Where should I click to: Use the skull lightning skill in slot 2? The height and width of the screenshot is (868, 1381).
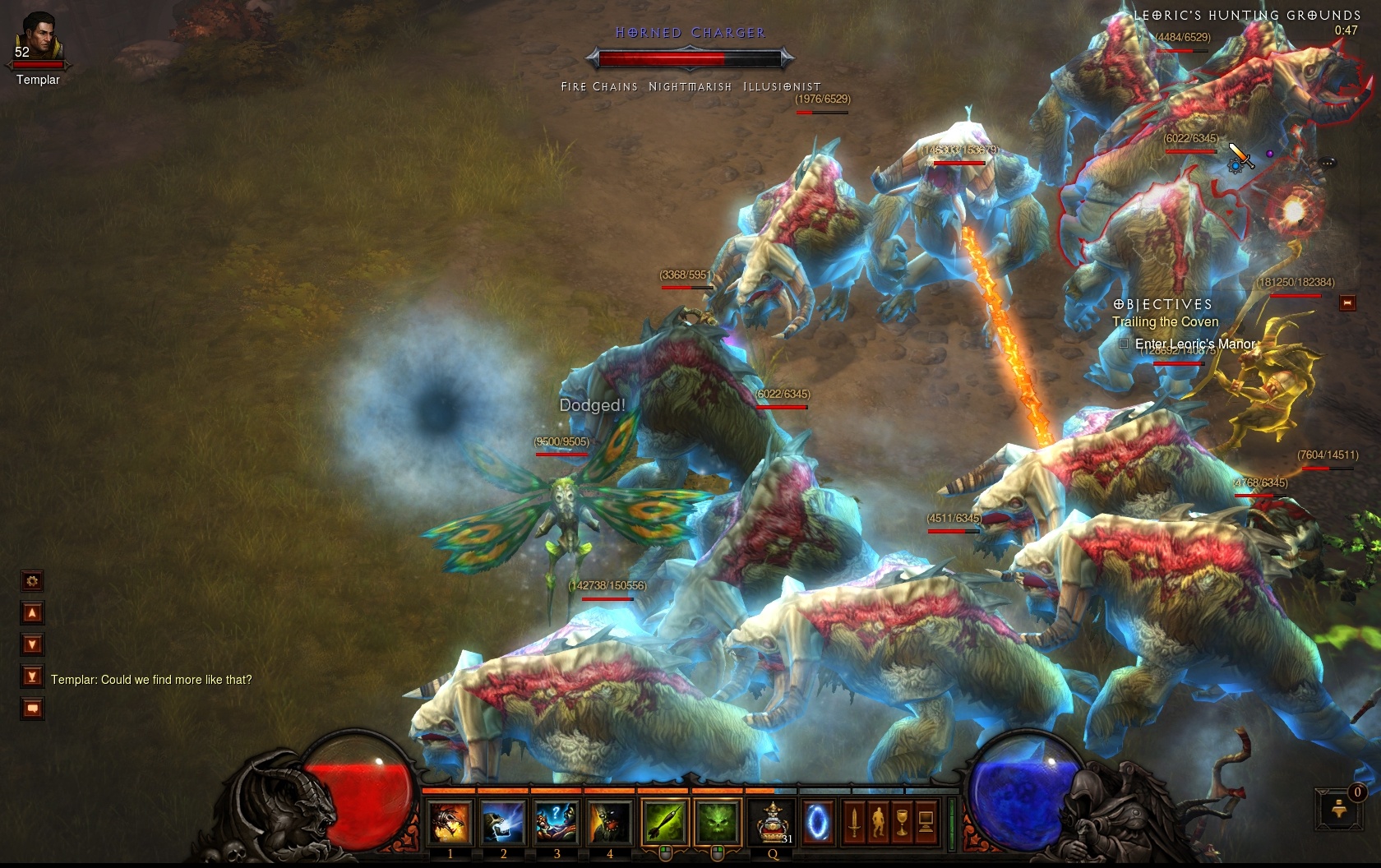tap(503, 822)
